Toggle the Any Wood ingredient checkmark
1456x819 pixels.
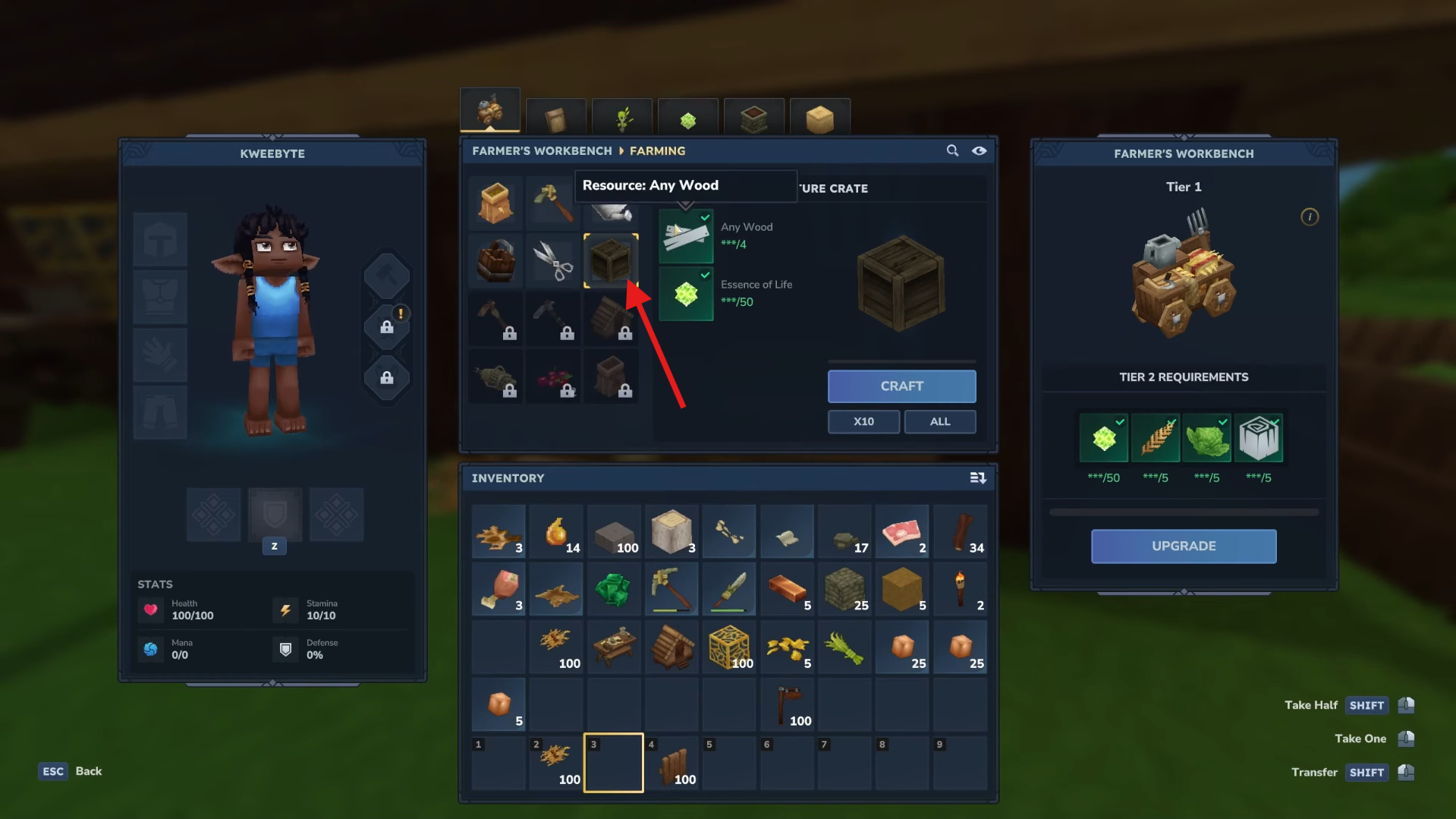[705, 218]
